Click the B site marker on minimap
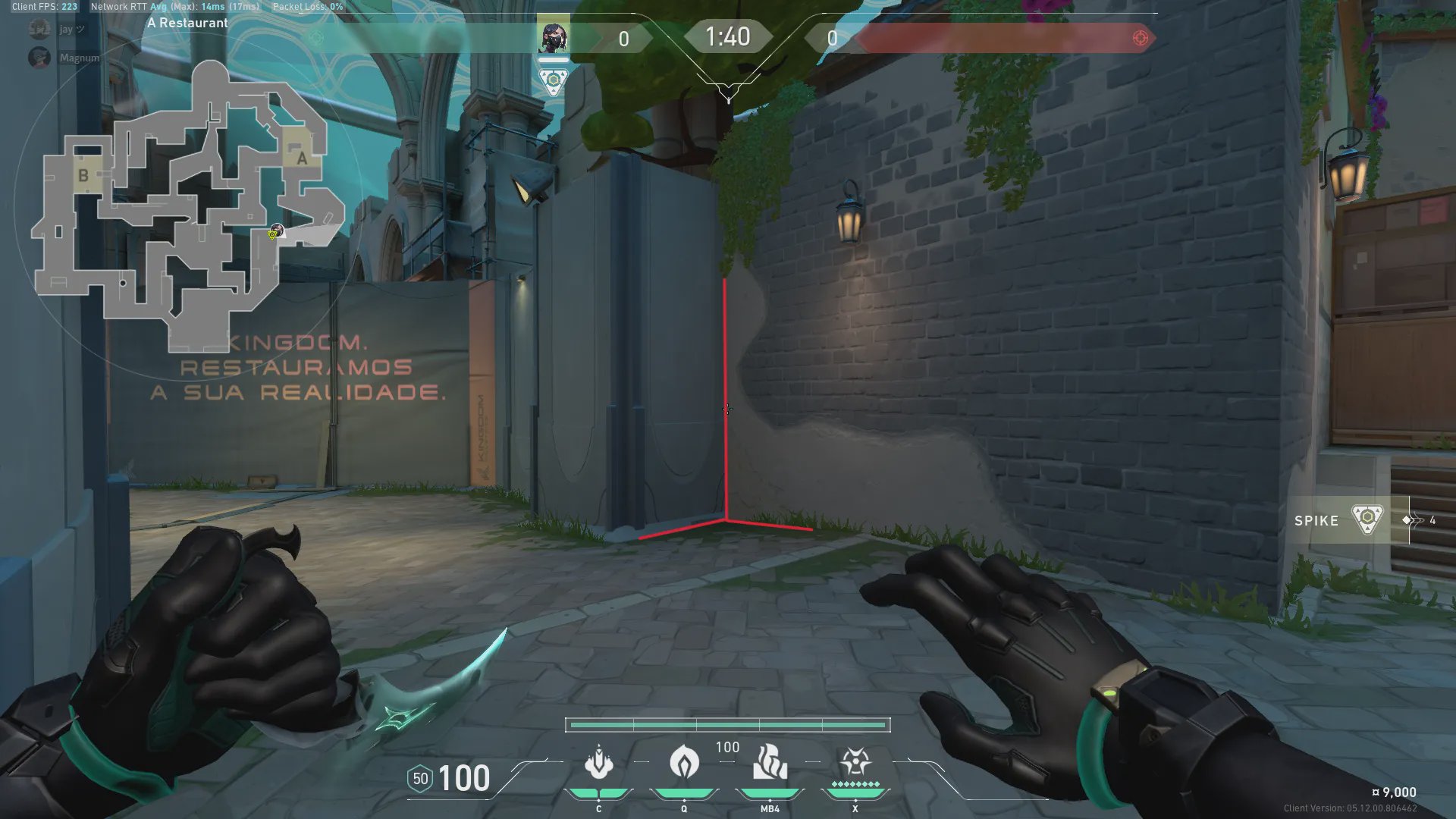 click(83, 175)
